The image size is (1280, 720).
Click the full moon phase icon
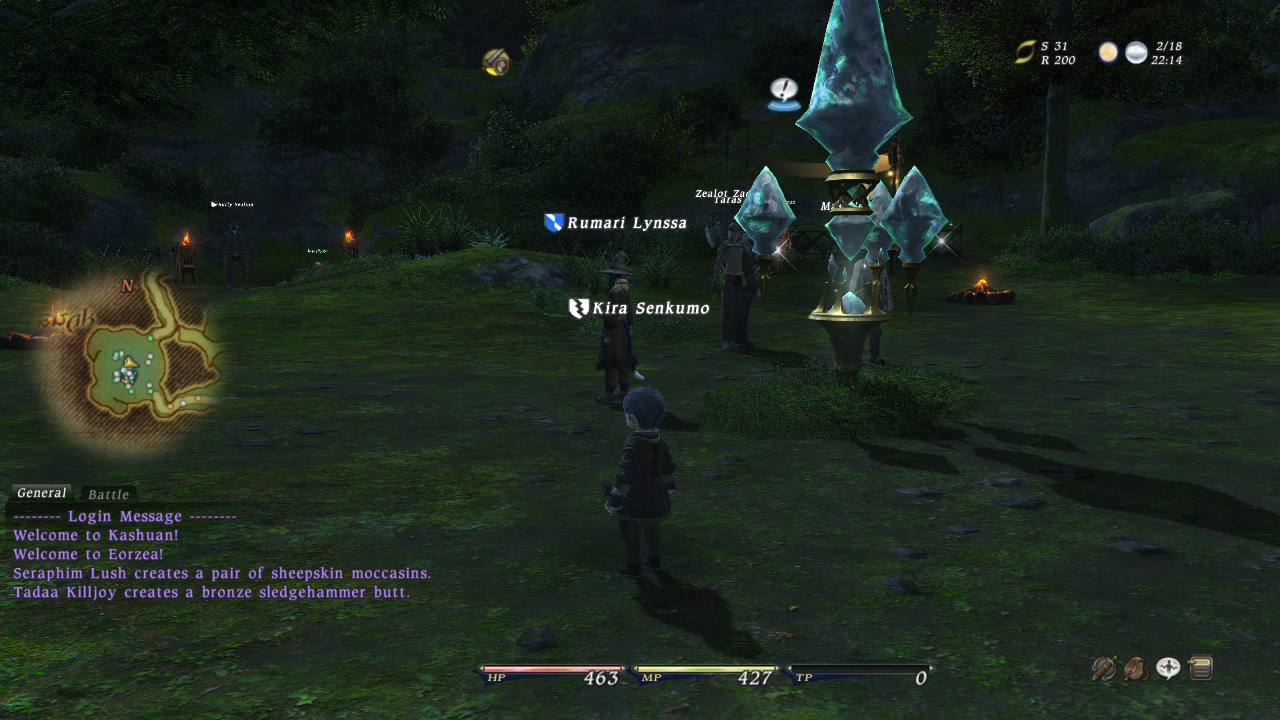click(1108, 52)
